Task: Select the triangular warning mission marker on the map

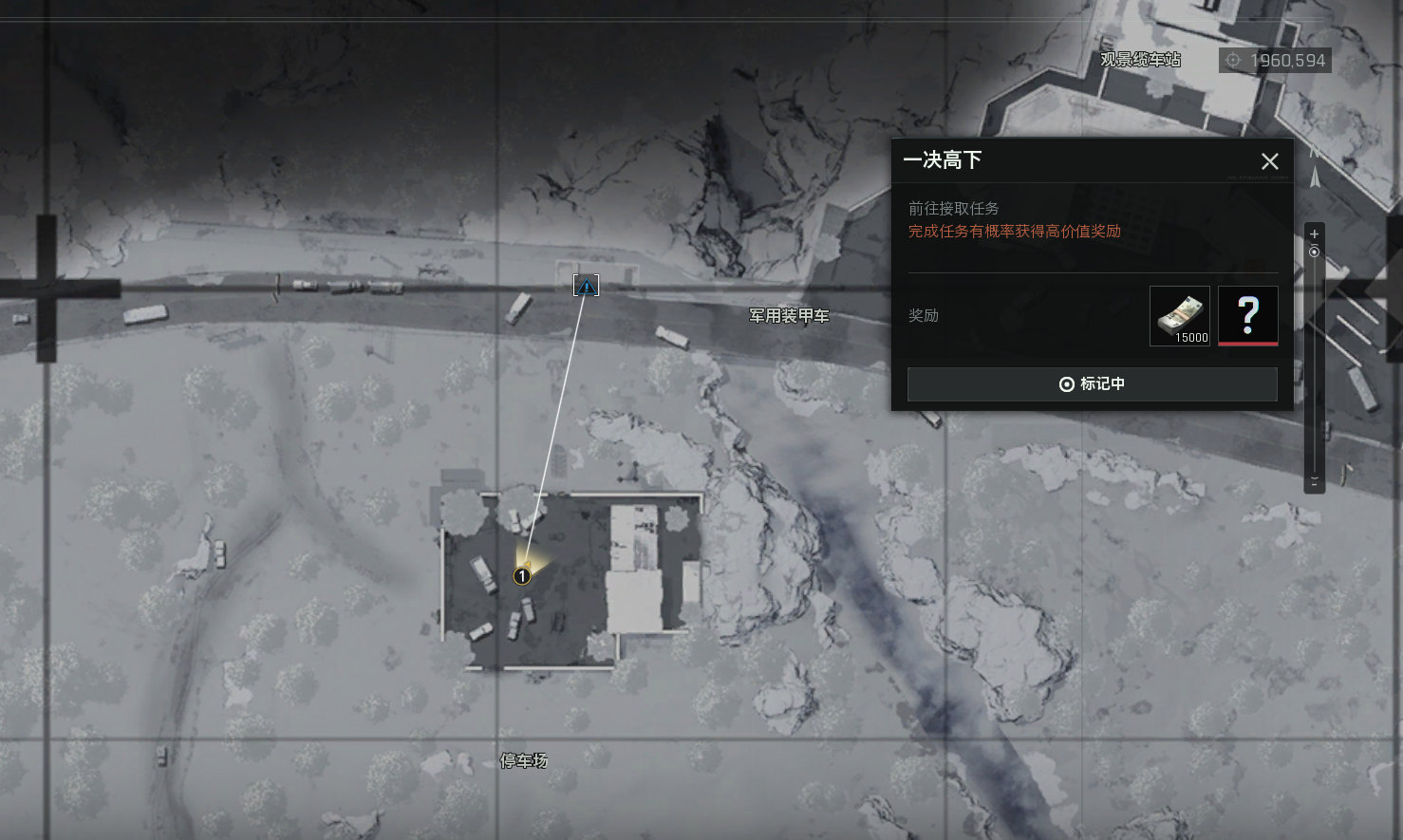Action: [x=586, y=286]
